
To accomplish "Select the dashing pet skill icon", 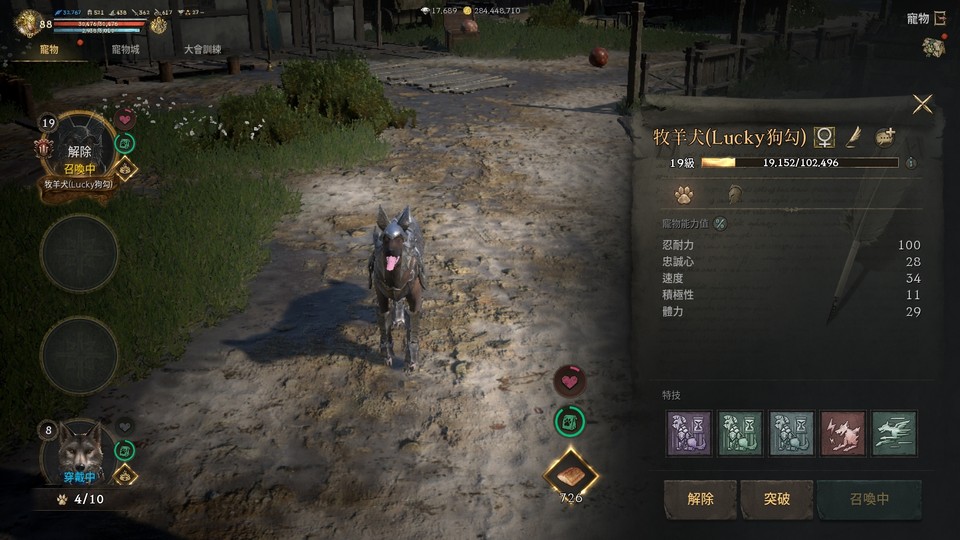I will pos(893,433).
